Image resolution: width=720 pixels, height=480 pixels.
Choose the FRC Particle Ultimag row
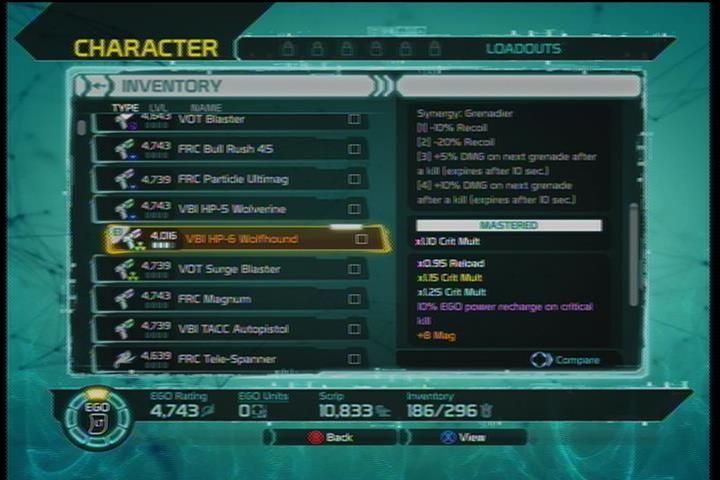click(230, 179)
